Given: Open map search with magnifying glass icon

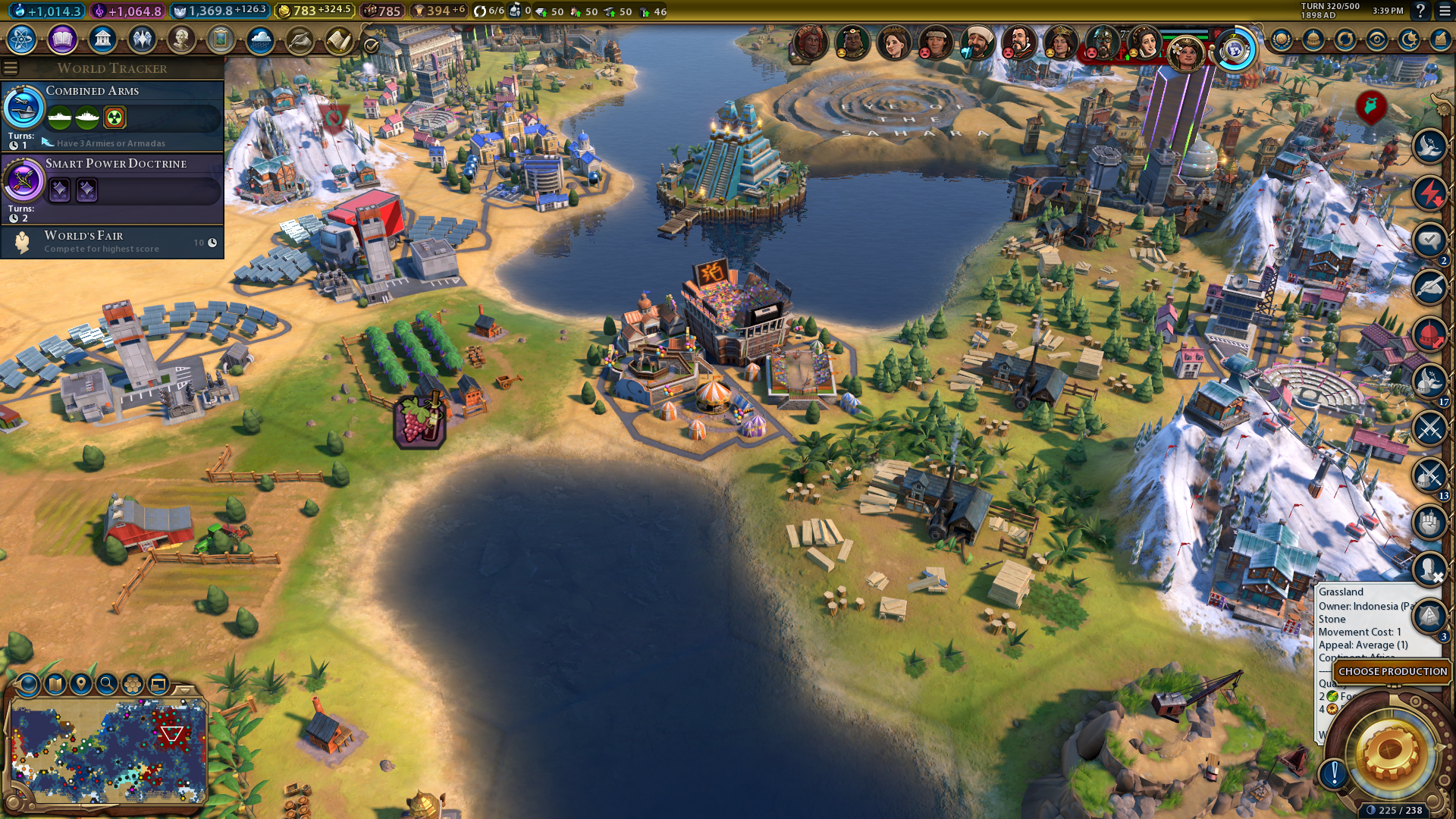Looking at the screenshot, I should click(107, 684).
